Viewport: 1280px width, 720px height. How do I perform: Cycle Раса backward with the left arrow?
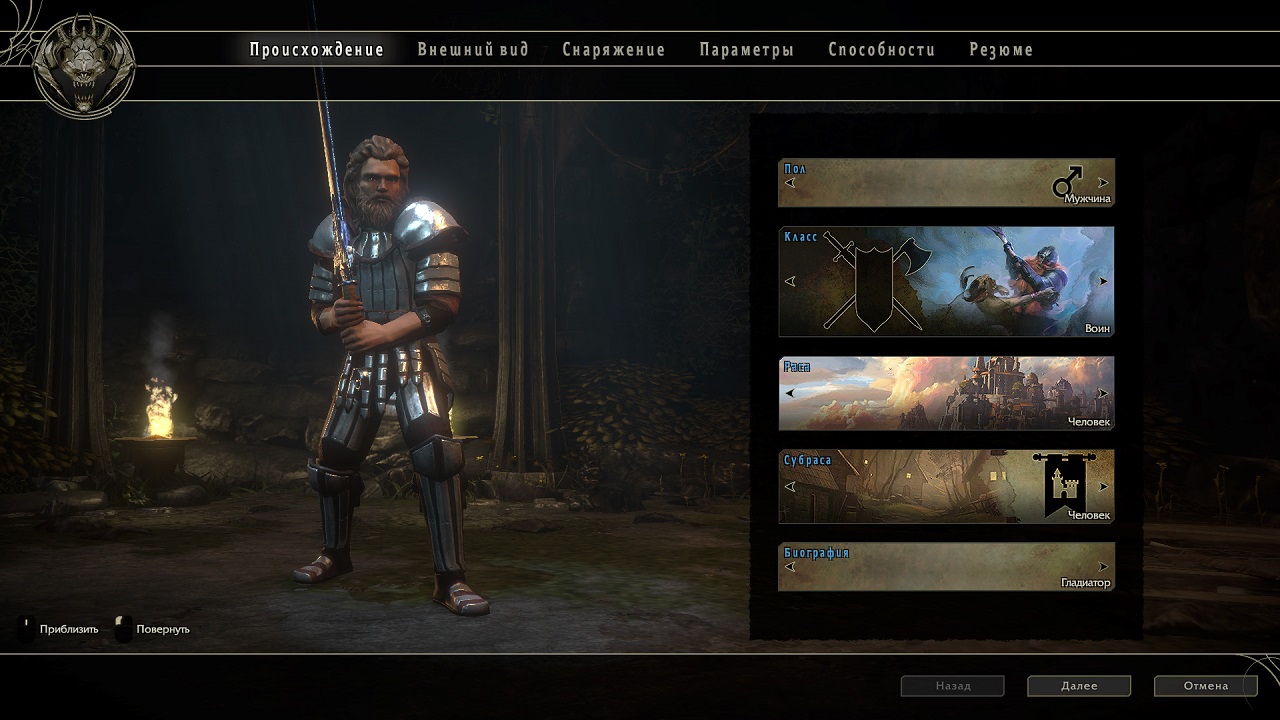tap(790, 393)
